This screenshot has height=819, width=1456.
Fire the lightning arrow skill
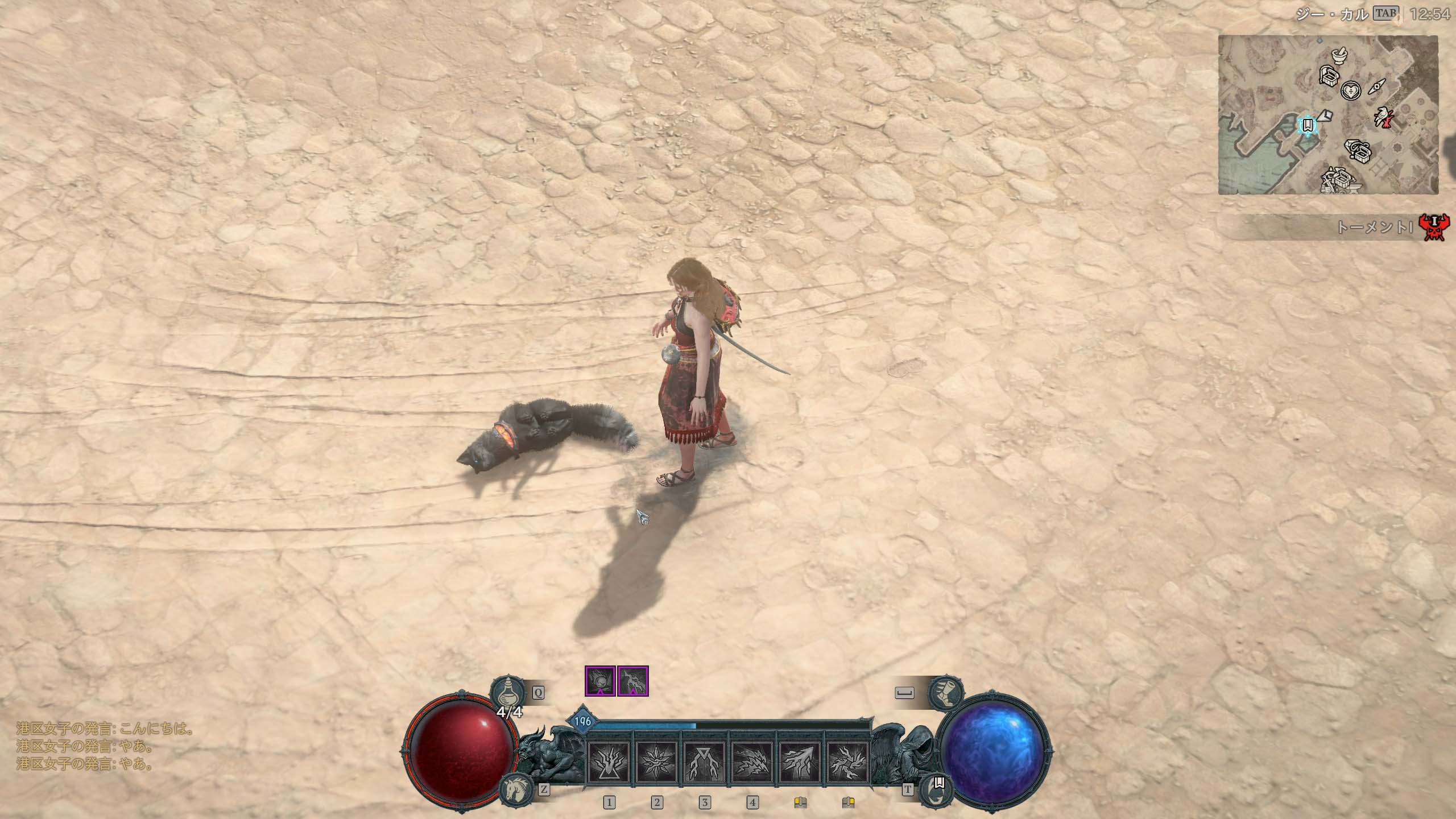tap(800, 762)
